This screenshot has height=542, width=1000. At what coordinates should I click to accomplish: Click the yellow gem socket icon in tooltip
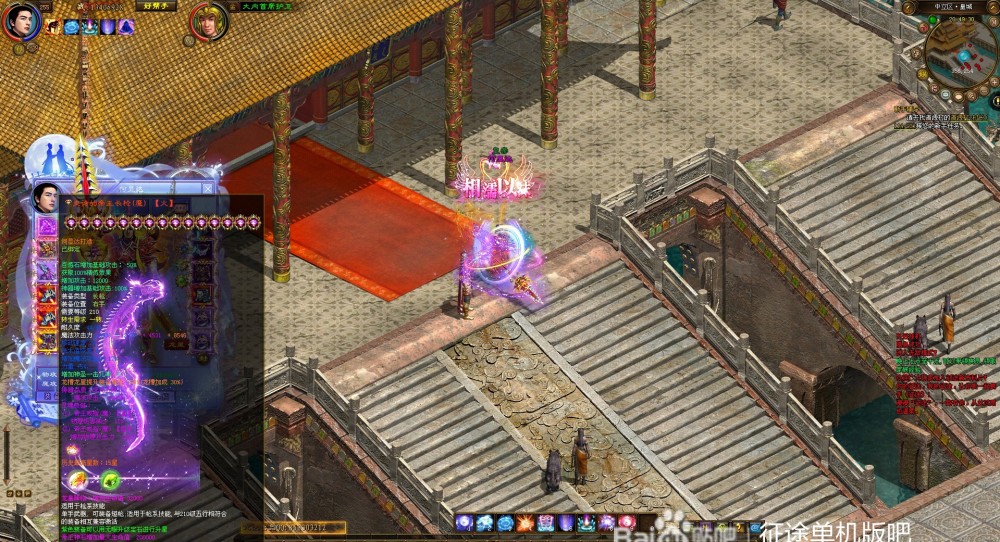coord(79,481)
